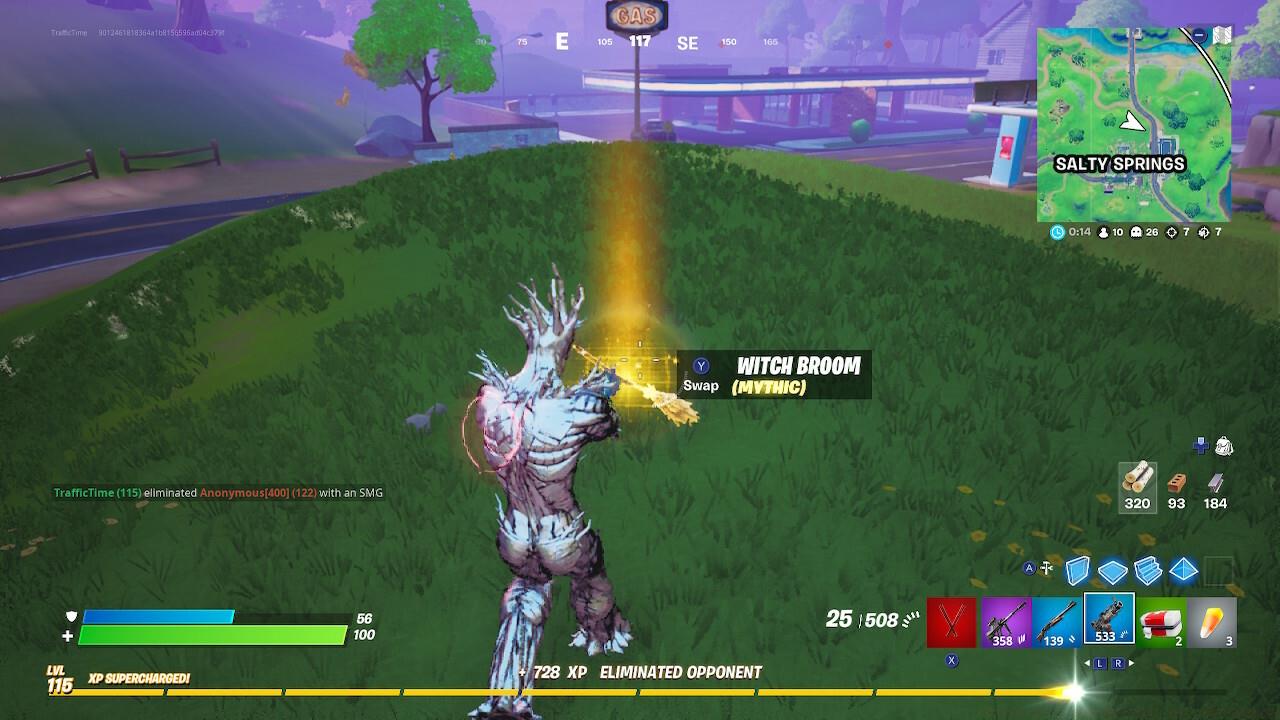Click the TrafficTime elimination feed message
Viewport: 1280px width, 720px height.
coord(220,492)
